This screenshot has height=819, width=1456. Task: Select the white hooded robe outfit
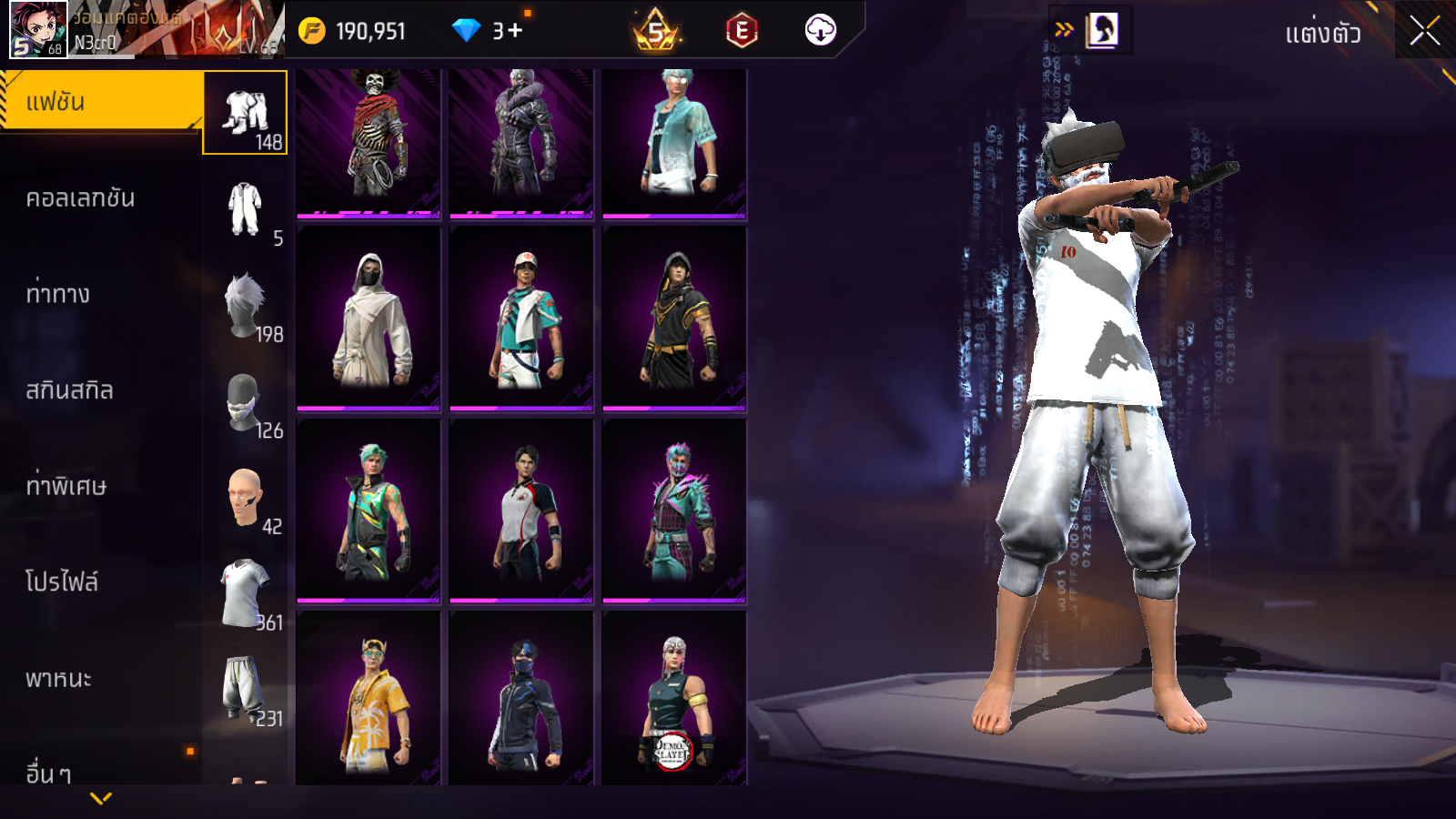pyautogui.click(x=369, y=318)
